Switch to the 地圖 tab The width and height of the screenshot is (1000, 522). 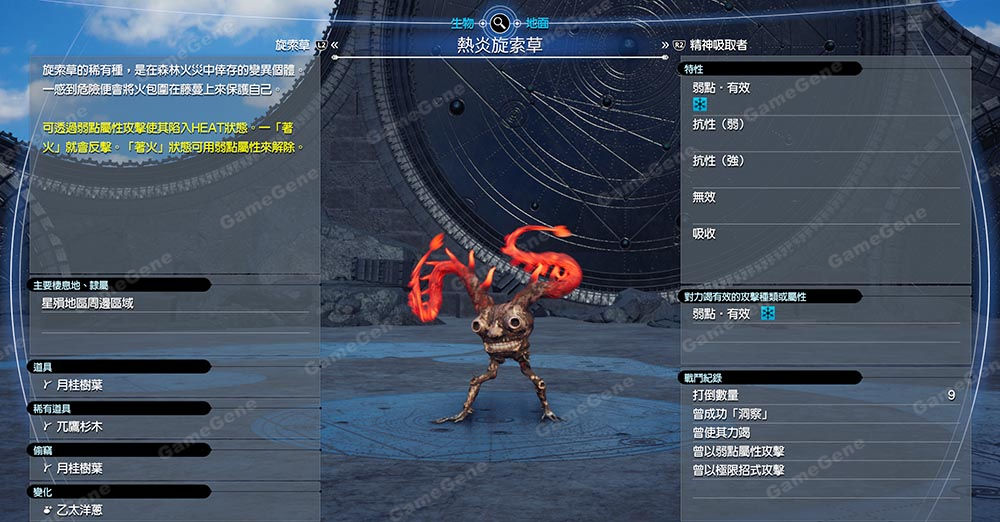(x=536, y=21)
